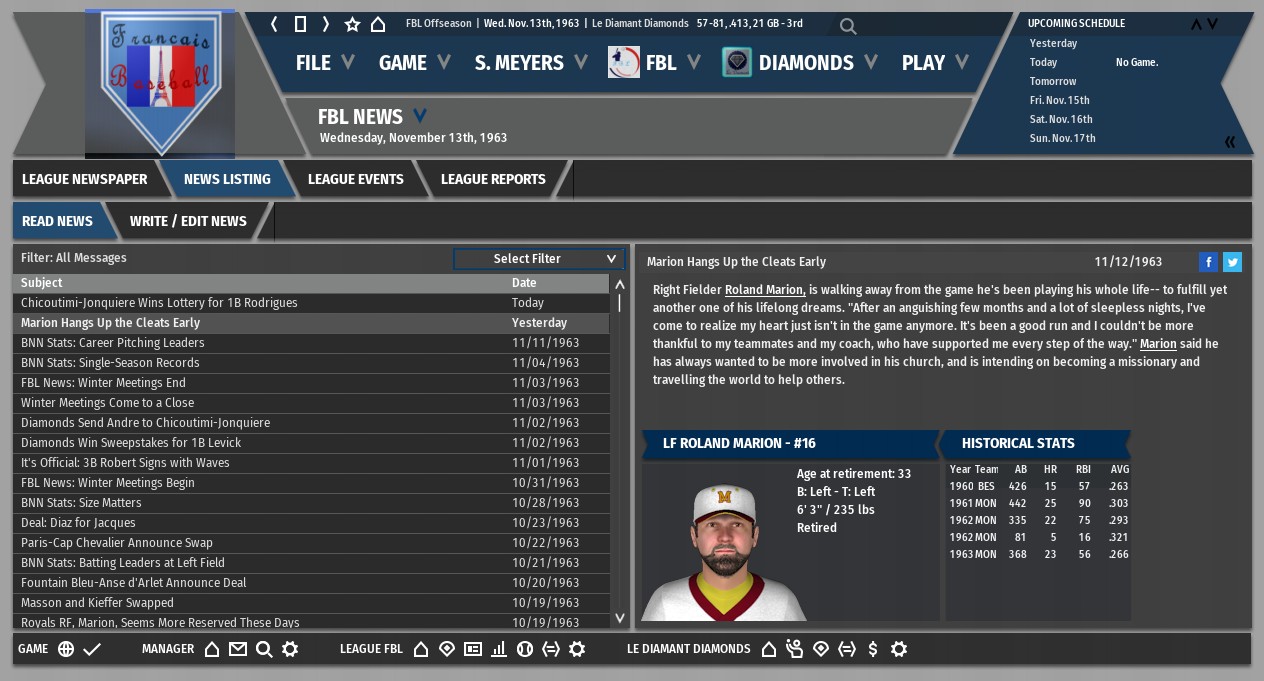
Task: Switch to the League Events tab
Action: 355,179
